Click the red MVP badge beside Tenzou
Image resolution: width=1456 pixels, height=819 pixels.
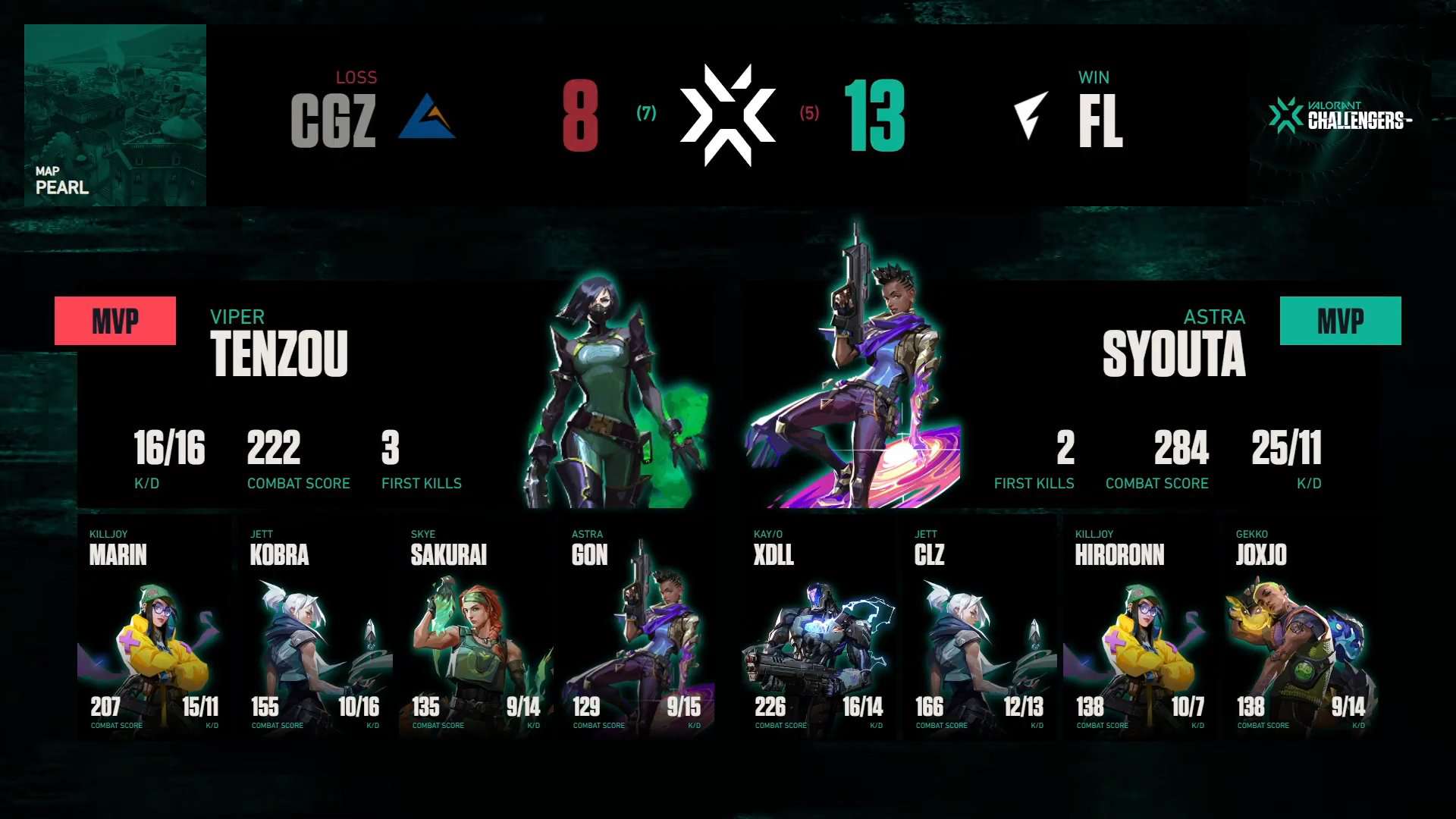(x=115, y=321)
